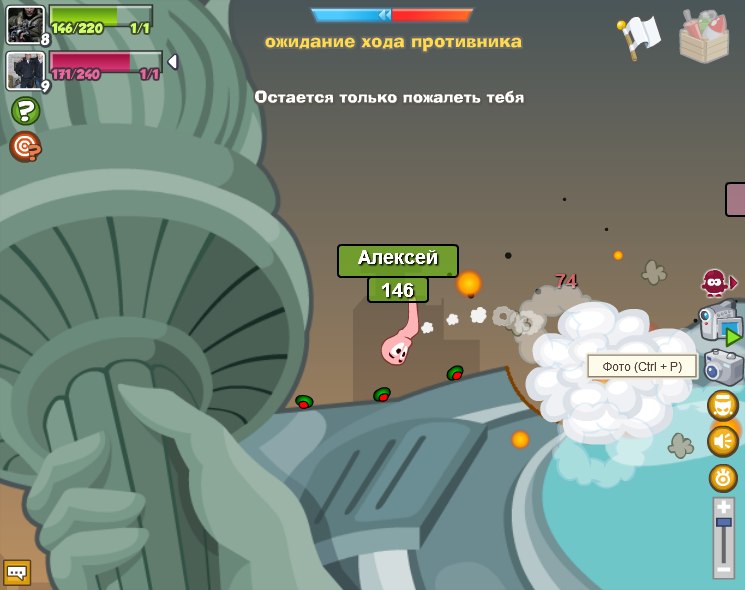Zoom in with the plus button
Image resolution: width=745 pixels, height=590 pixels.
723,507
